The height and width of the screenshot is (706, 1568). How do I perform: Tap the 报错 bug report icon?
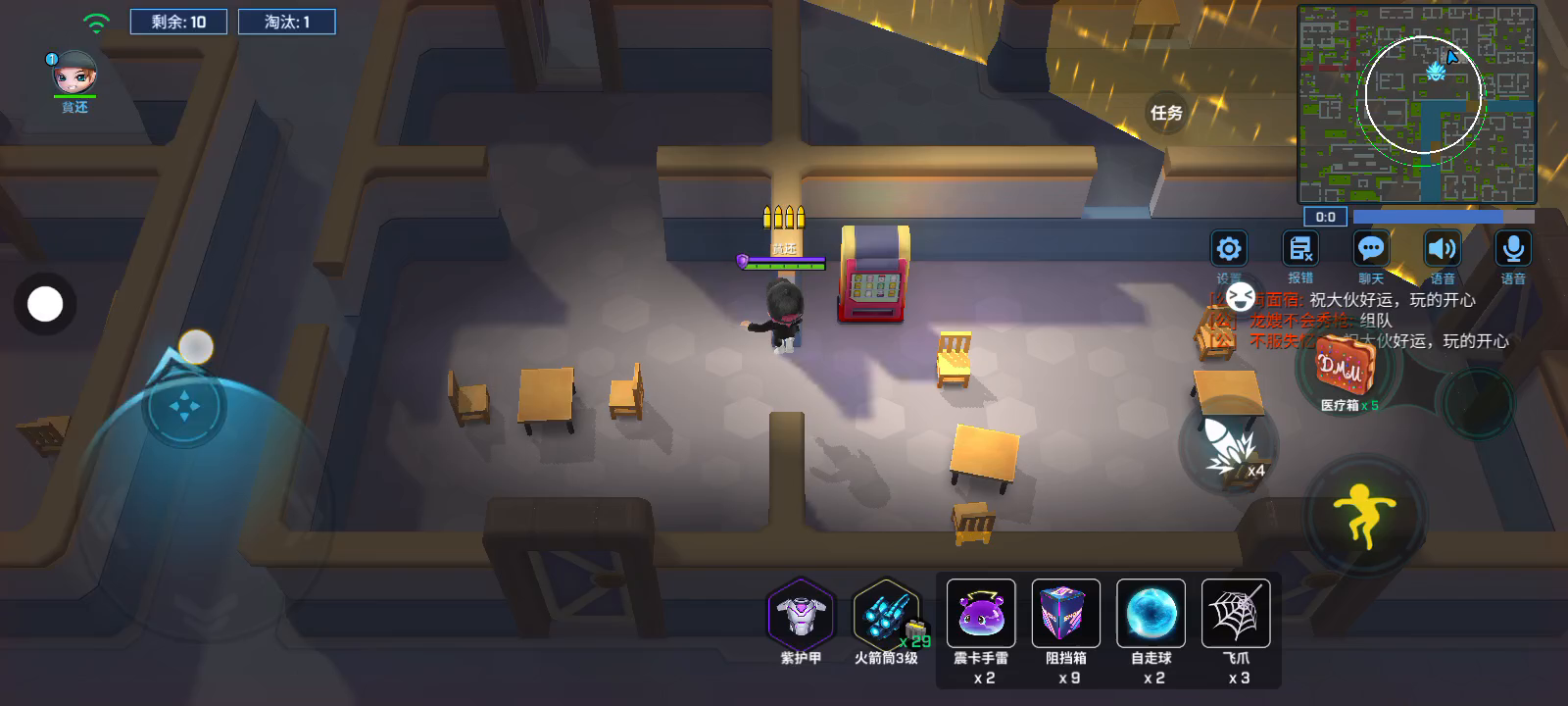tap(1300, 250)
